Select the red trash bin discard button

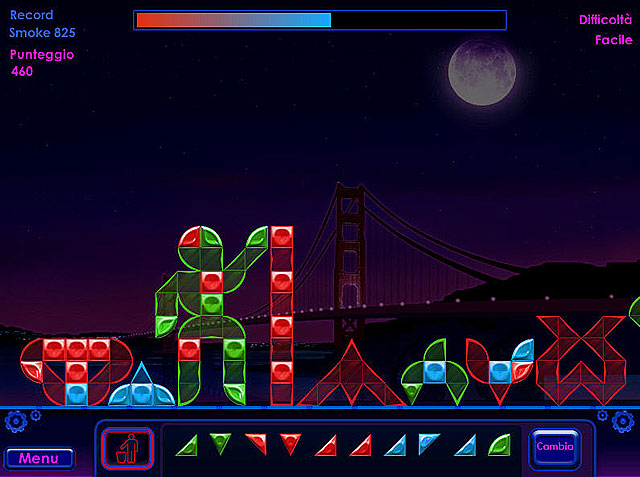127,447
